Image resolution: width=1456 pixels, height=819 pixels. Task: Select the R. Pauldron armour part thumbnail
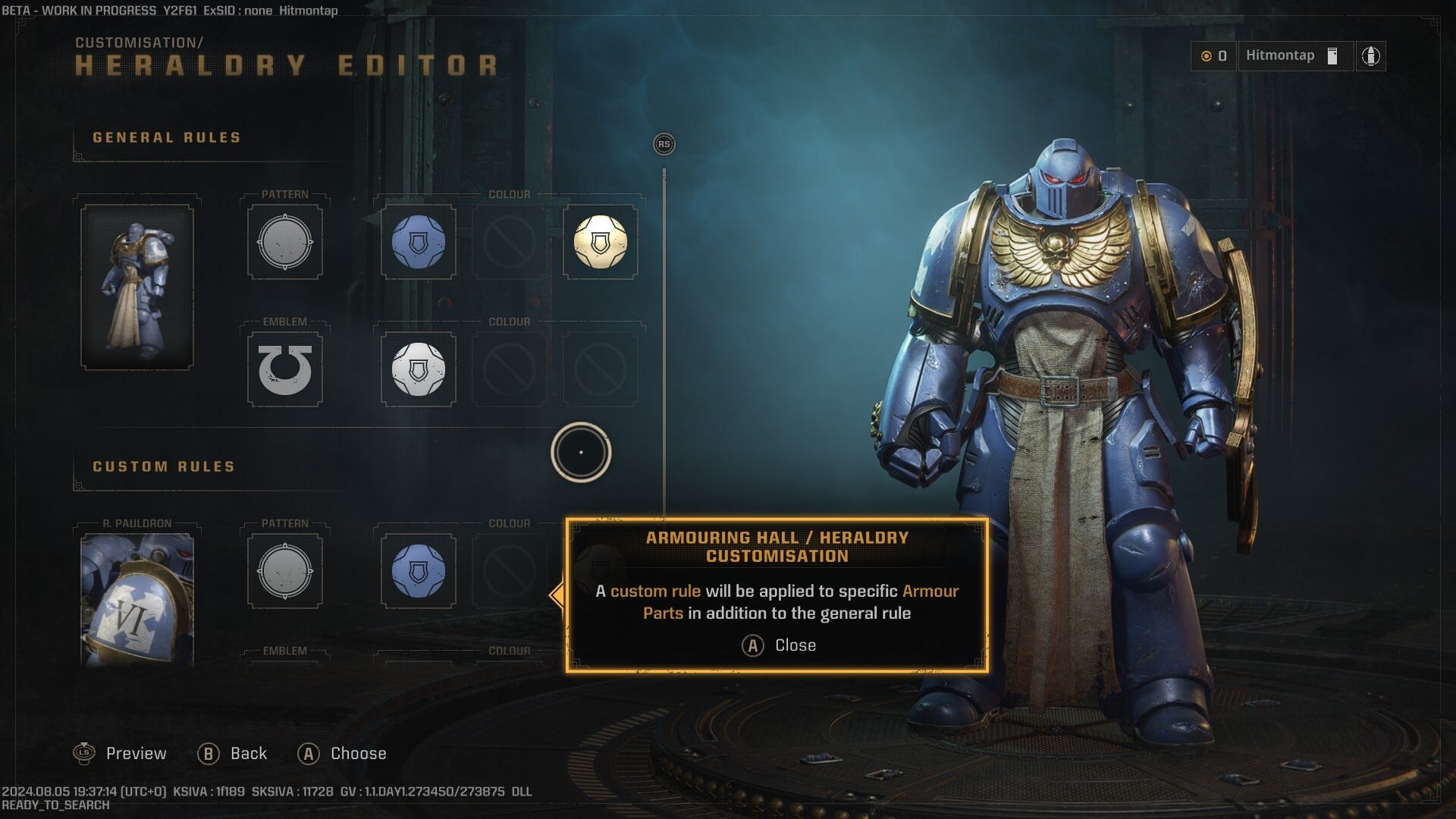click(x=137, y=599)
